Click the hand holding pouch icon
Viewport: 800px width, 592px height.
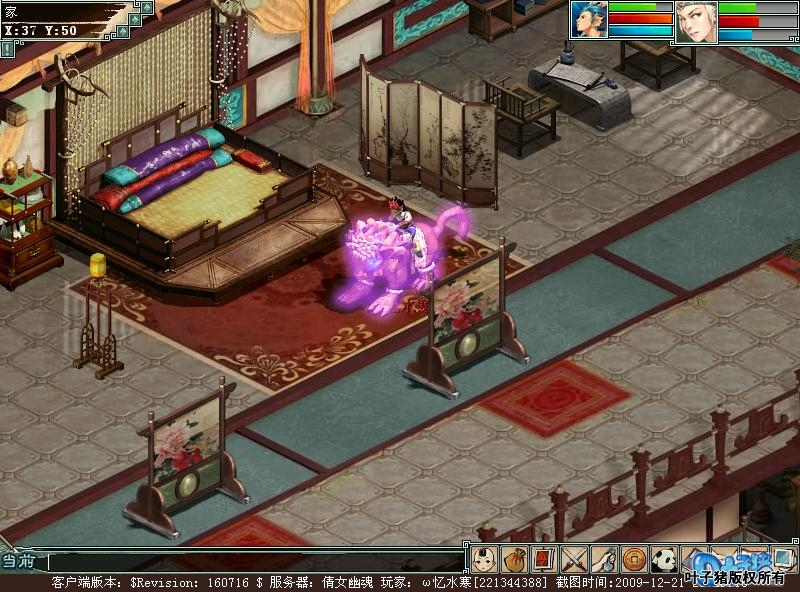coord(603,558)
